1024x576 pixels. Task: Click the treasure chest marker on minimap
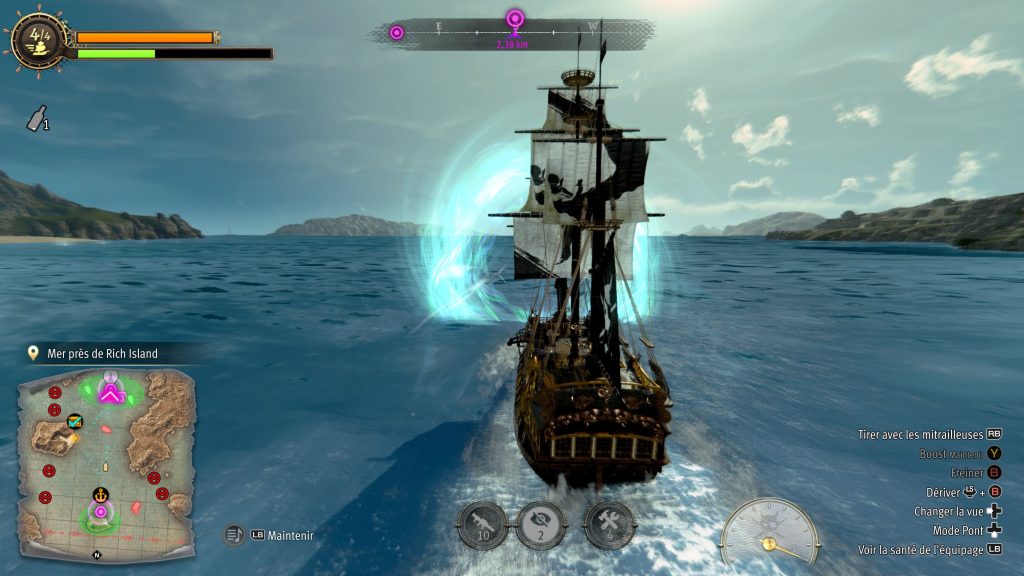pos(74,422)
